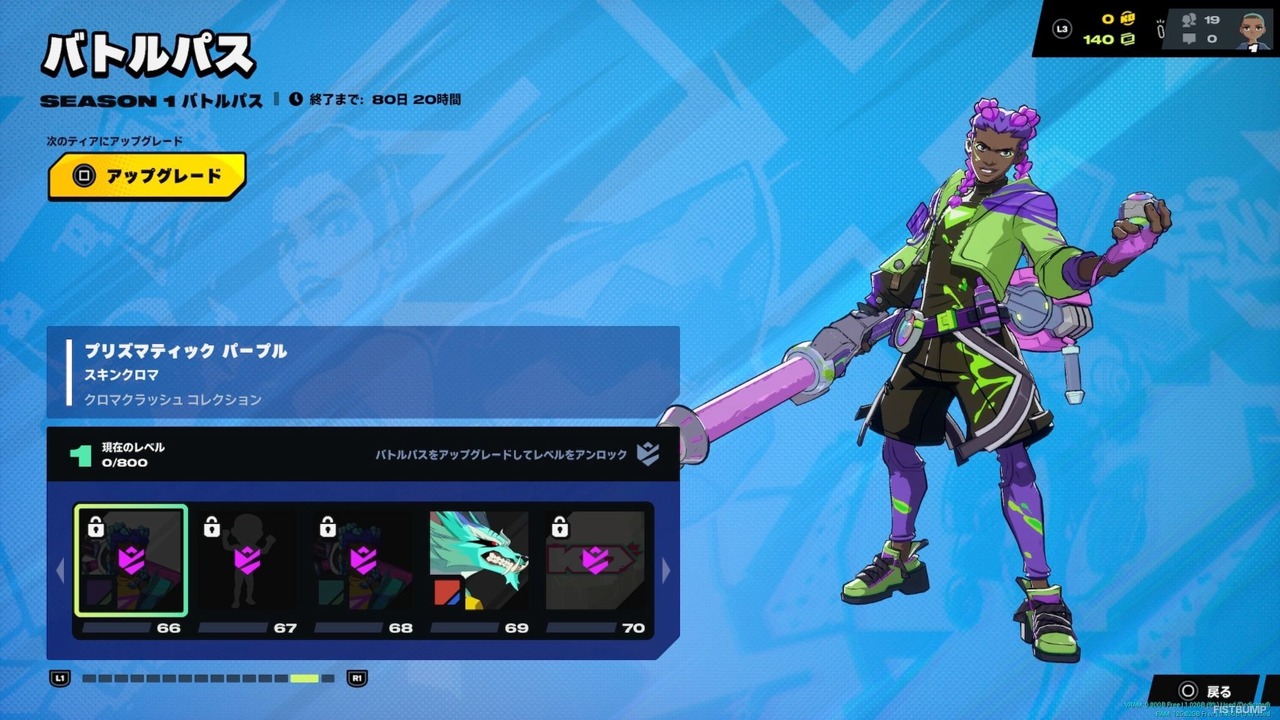Select the level 68 reward tile

[362, 561]
